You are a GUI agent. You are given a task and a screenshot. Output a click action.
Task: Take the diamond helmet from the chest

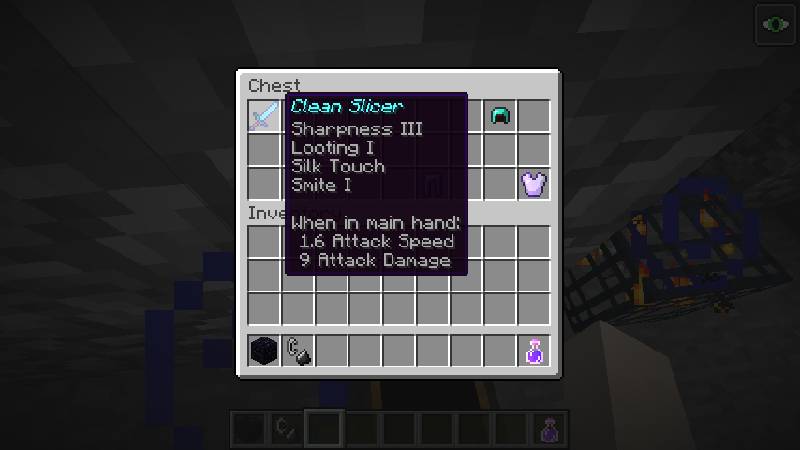(x=500, y=116)
